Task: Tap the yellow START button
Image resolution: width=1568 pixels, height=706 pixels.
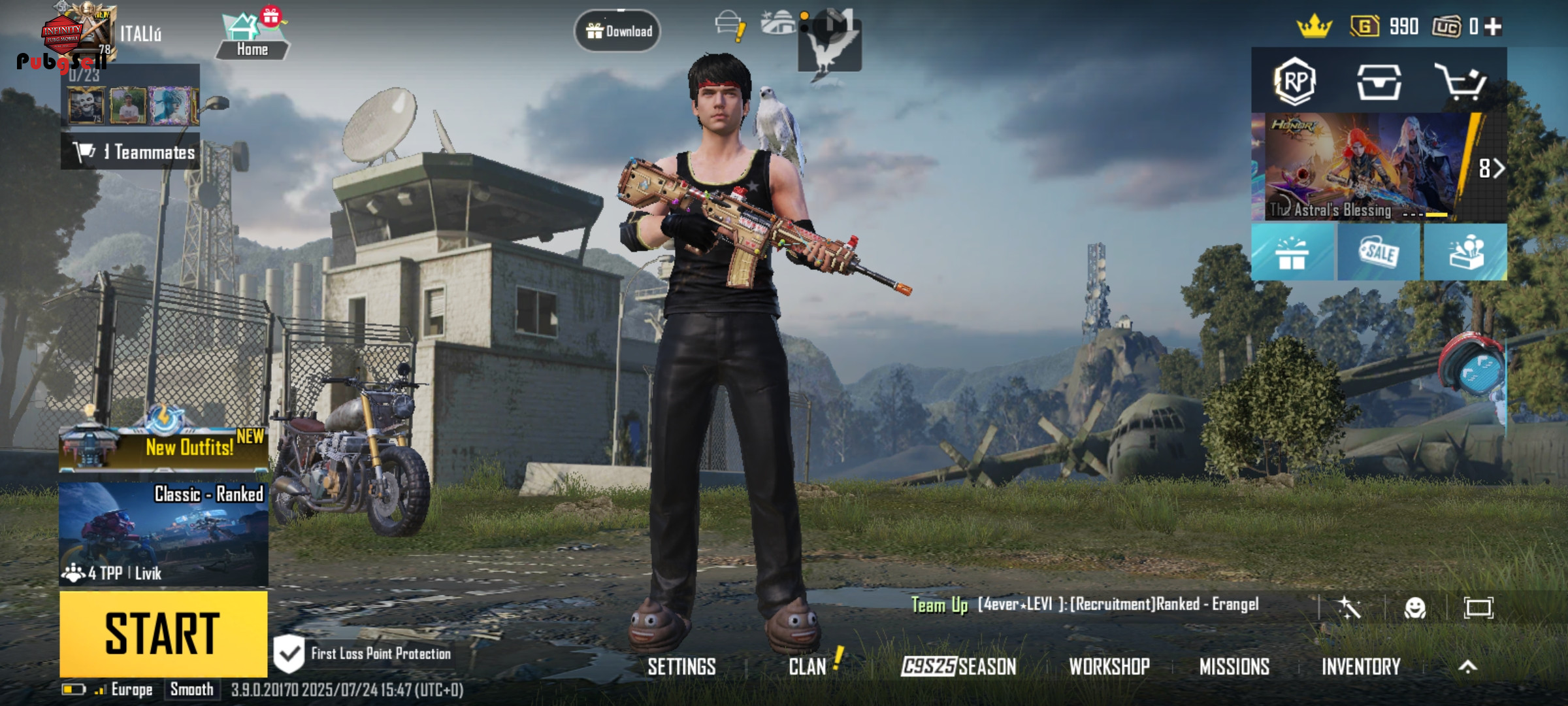Action: (163, 633)
